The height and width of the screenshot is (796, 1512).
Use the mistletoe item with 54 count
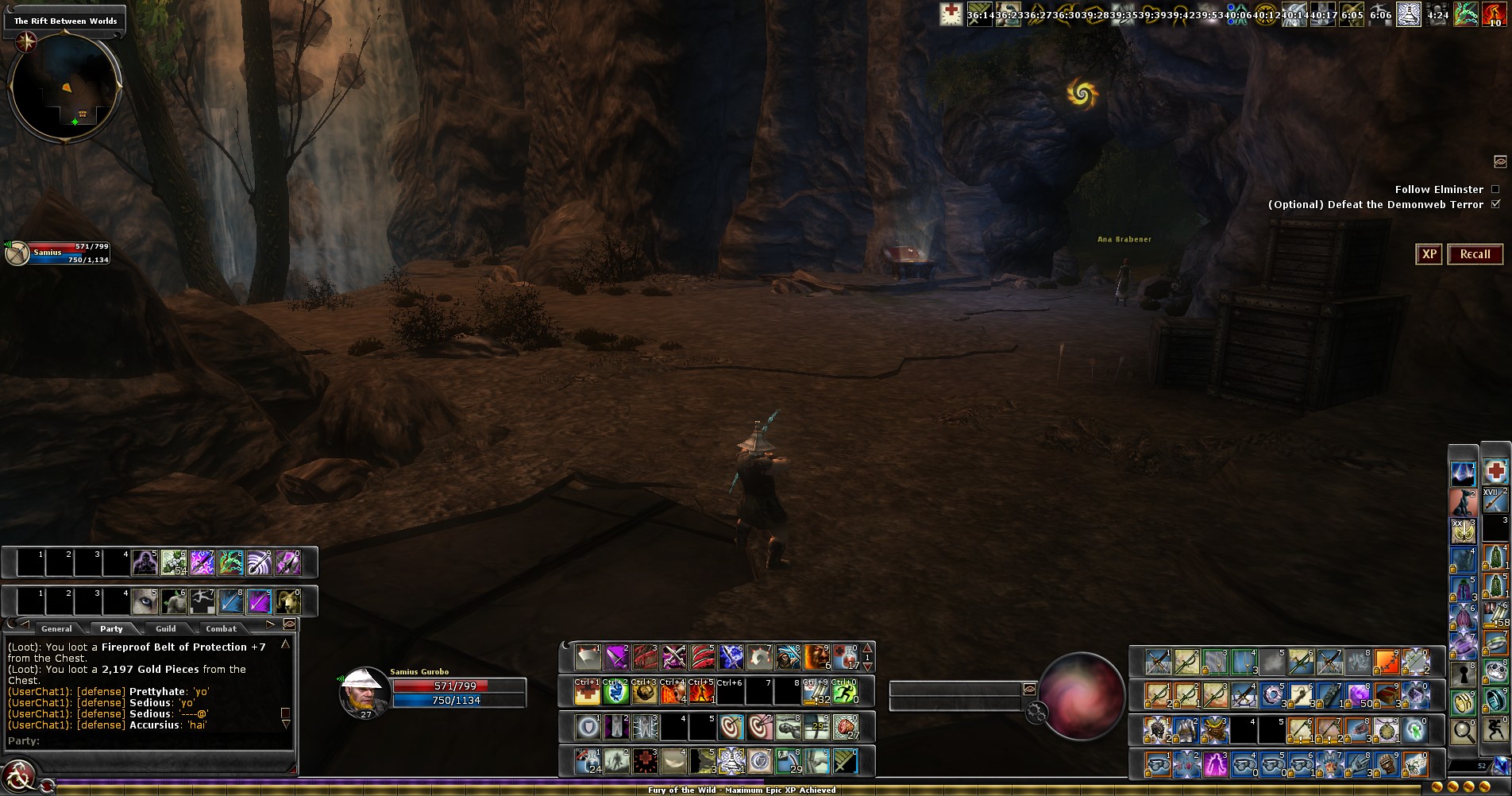click(173, 562)
